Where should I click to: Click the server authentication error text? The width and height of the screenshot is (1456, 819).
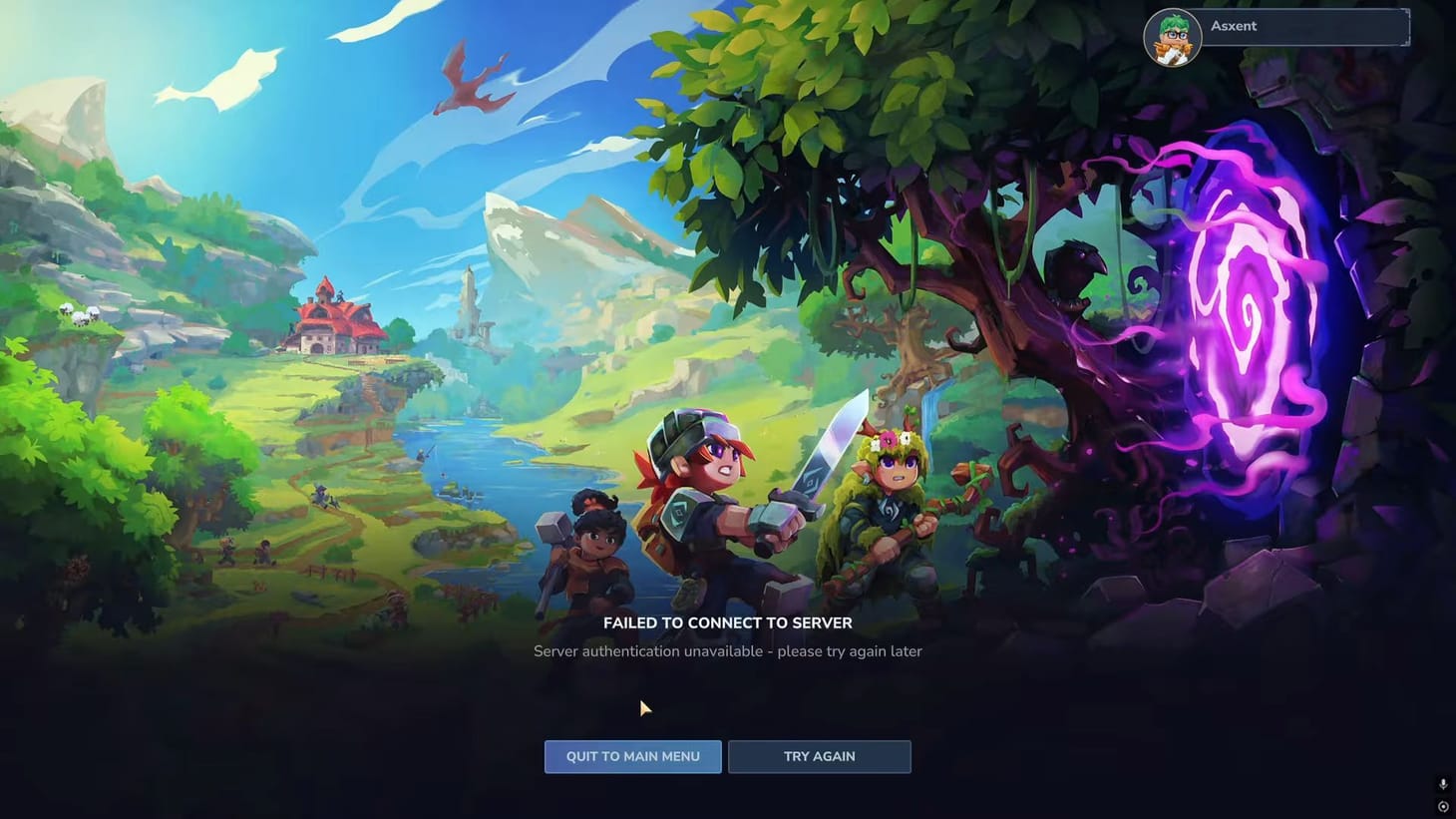pyautogui.click(x=727, y=650)
